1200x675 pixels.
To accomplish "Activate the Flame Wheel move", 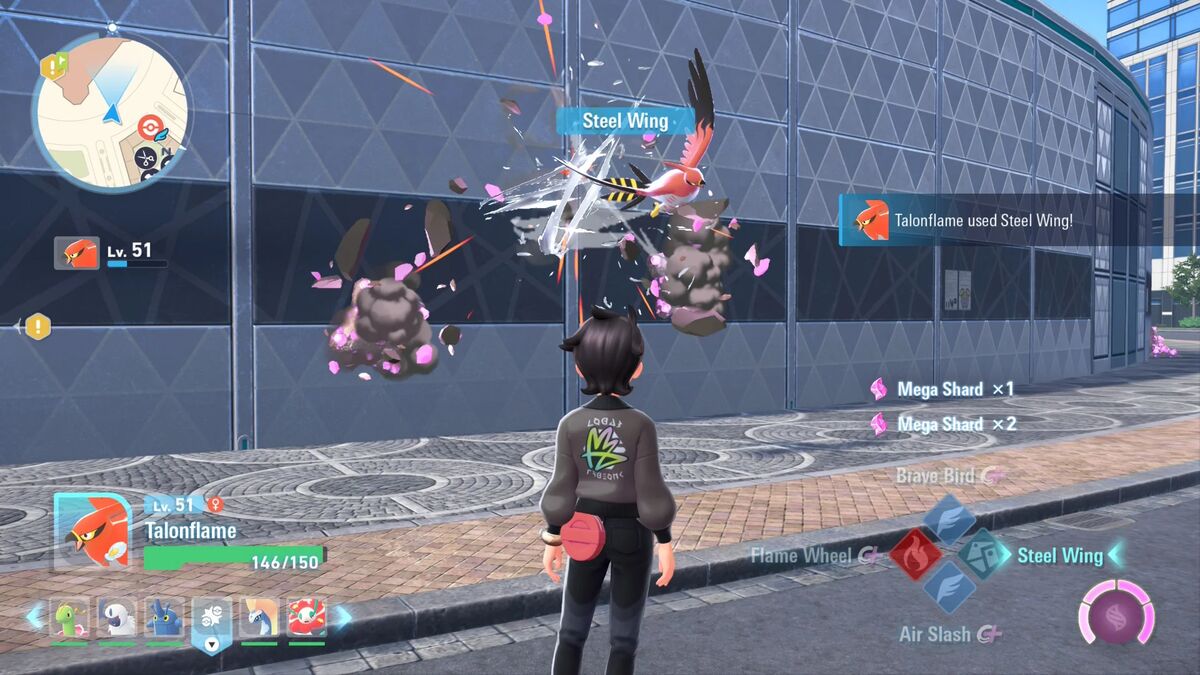I will (x=915, y=555).
